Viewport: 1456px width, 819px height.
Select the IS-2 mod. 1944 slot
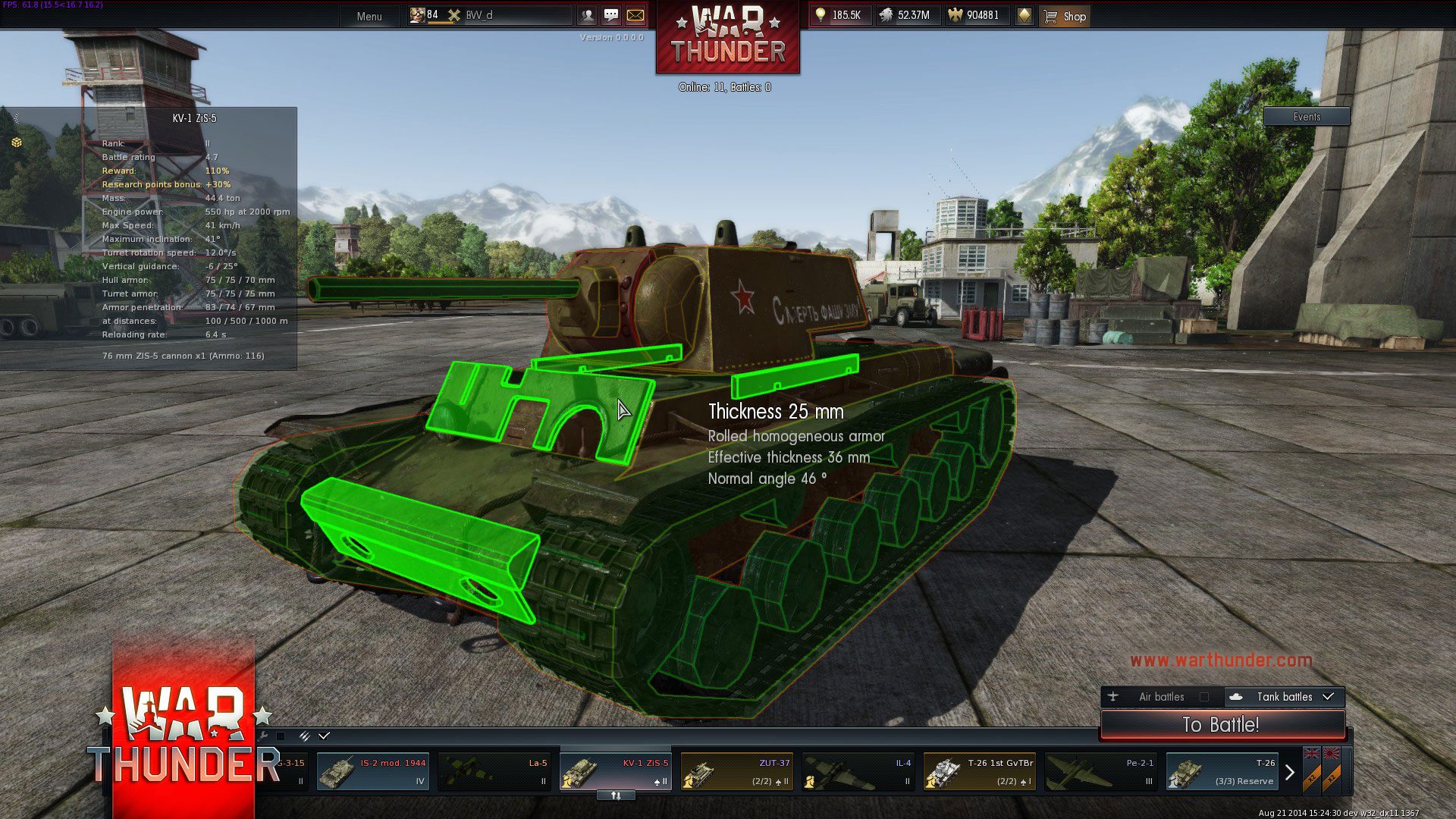coord(372,772)
